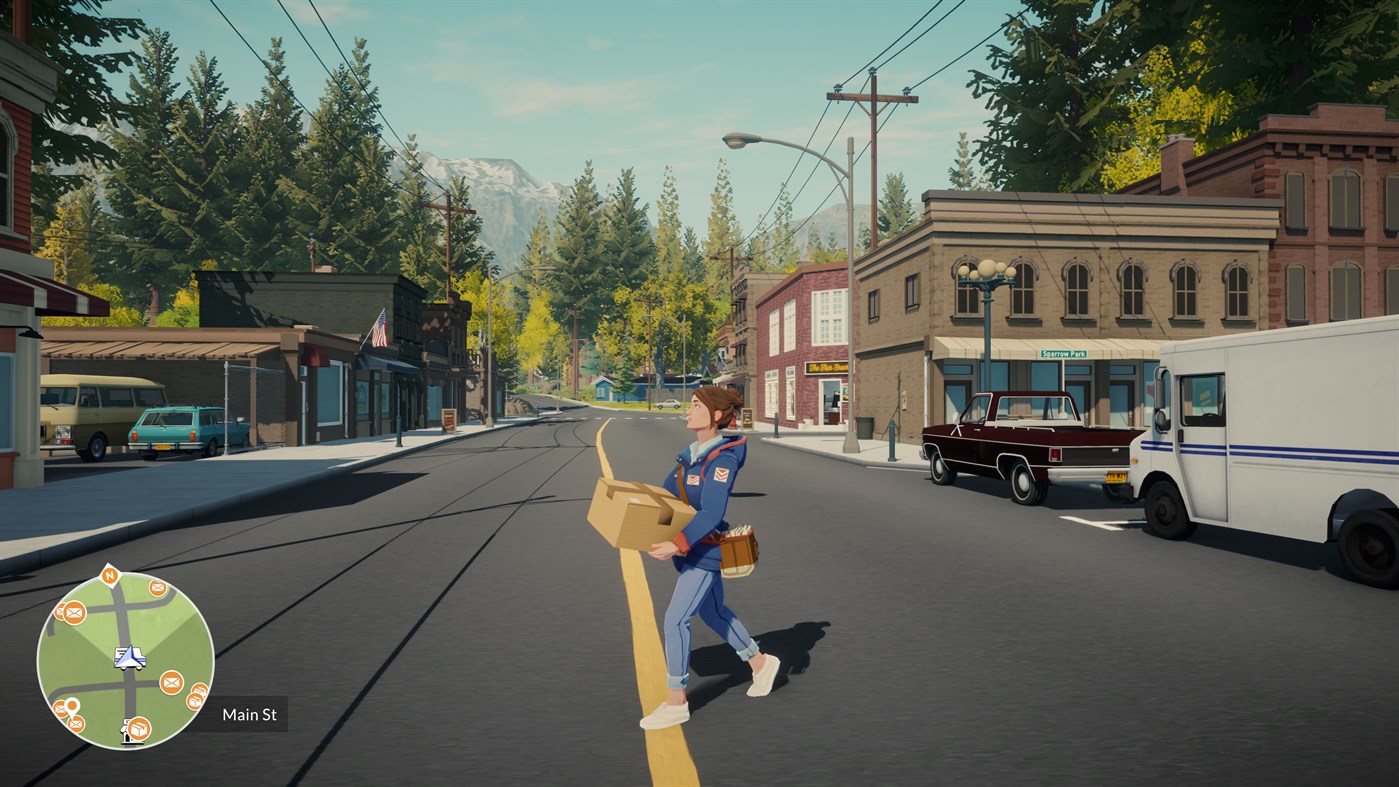The image size is (1399, 787).
Task: Click the envelope marker right of the van icon
Action: tap(170, 684)
